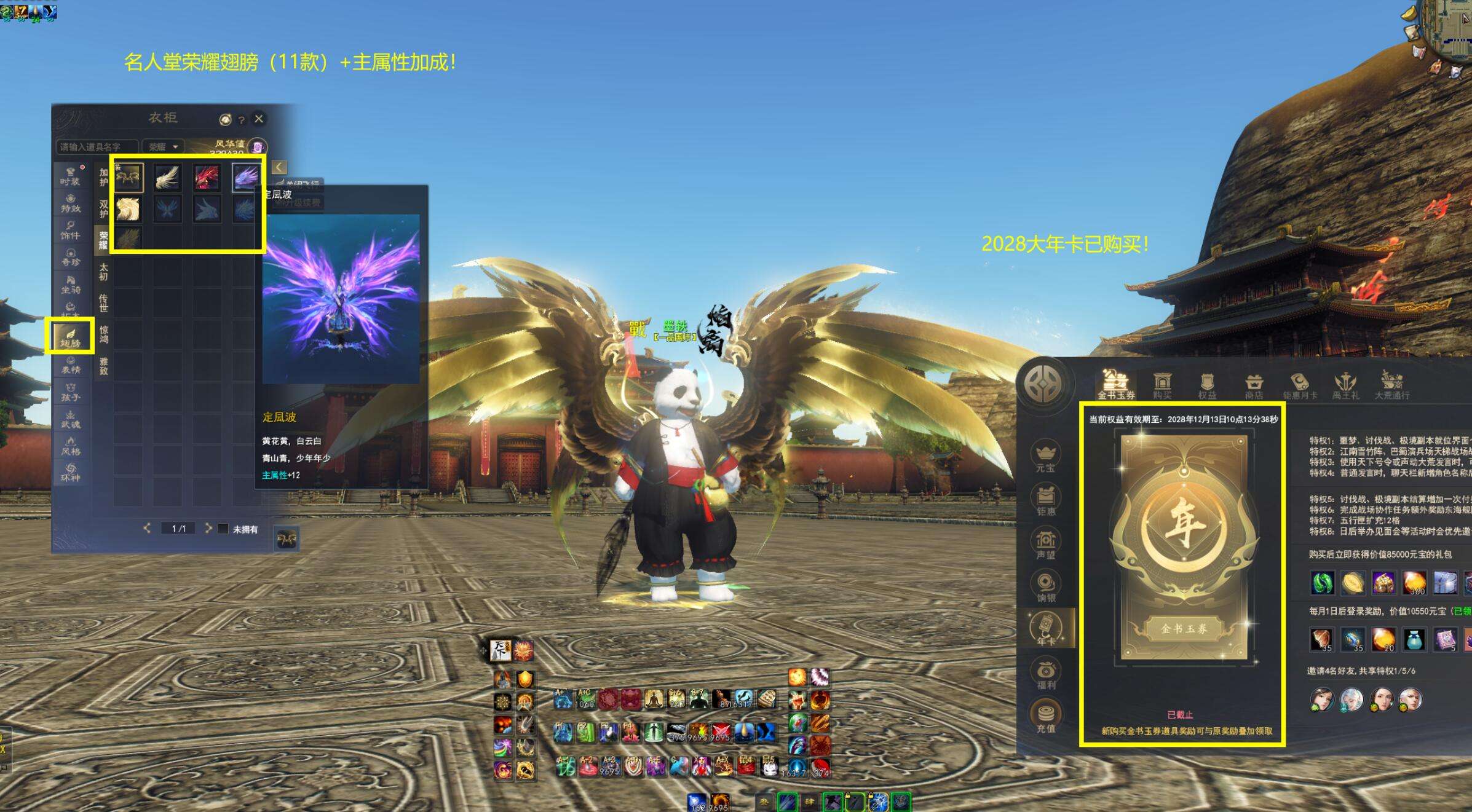The height and width of the screenshot is (812, 1472).
Task: Close the 衣柜 wardrobe window
Action: (x=259, y=119)
